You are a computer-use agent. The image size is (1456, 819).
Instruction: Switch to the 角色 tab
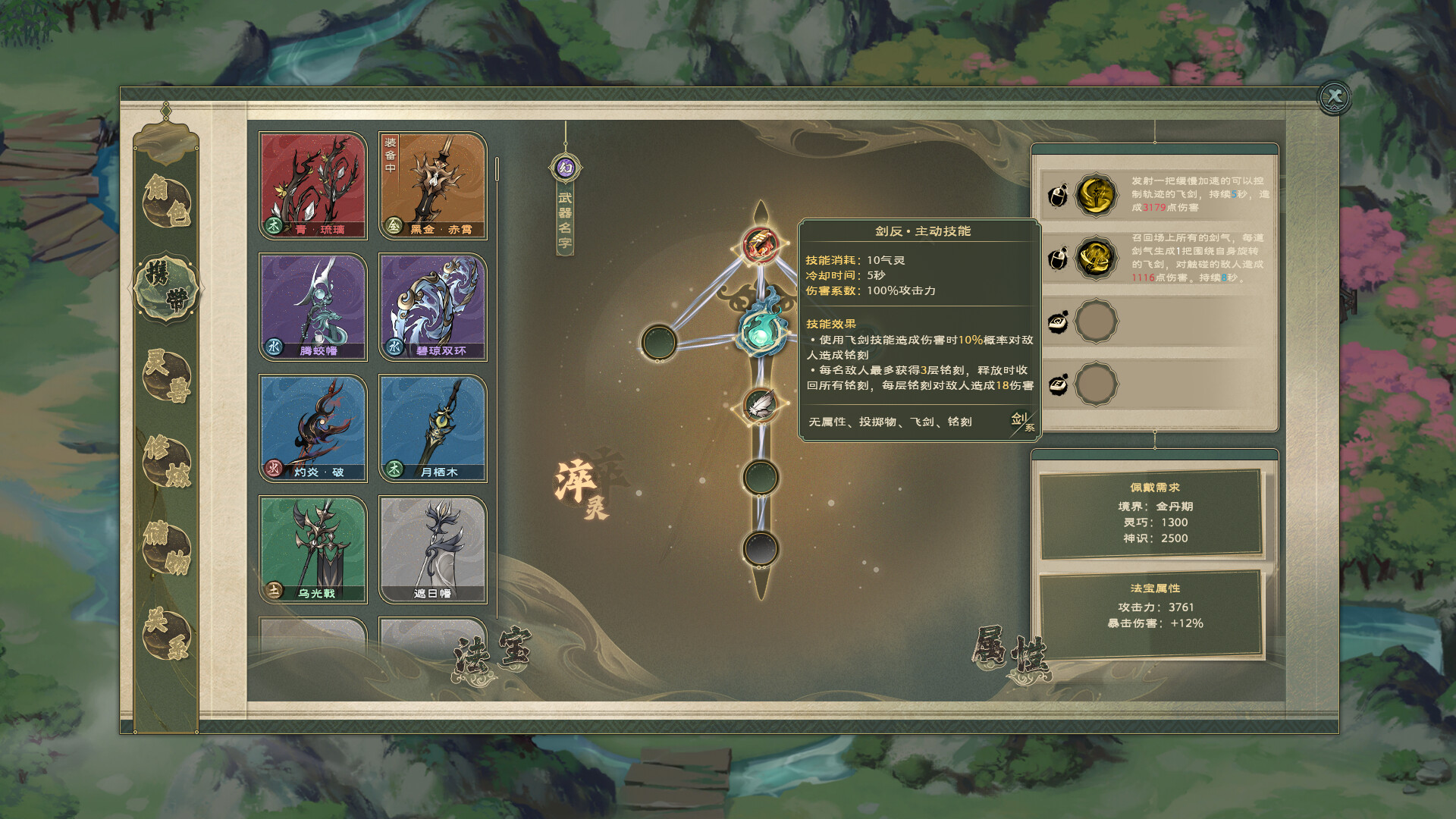tap(167, 200)
